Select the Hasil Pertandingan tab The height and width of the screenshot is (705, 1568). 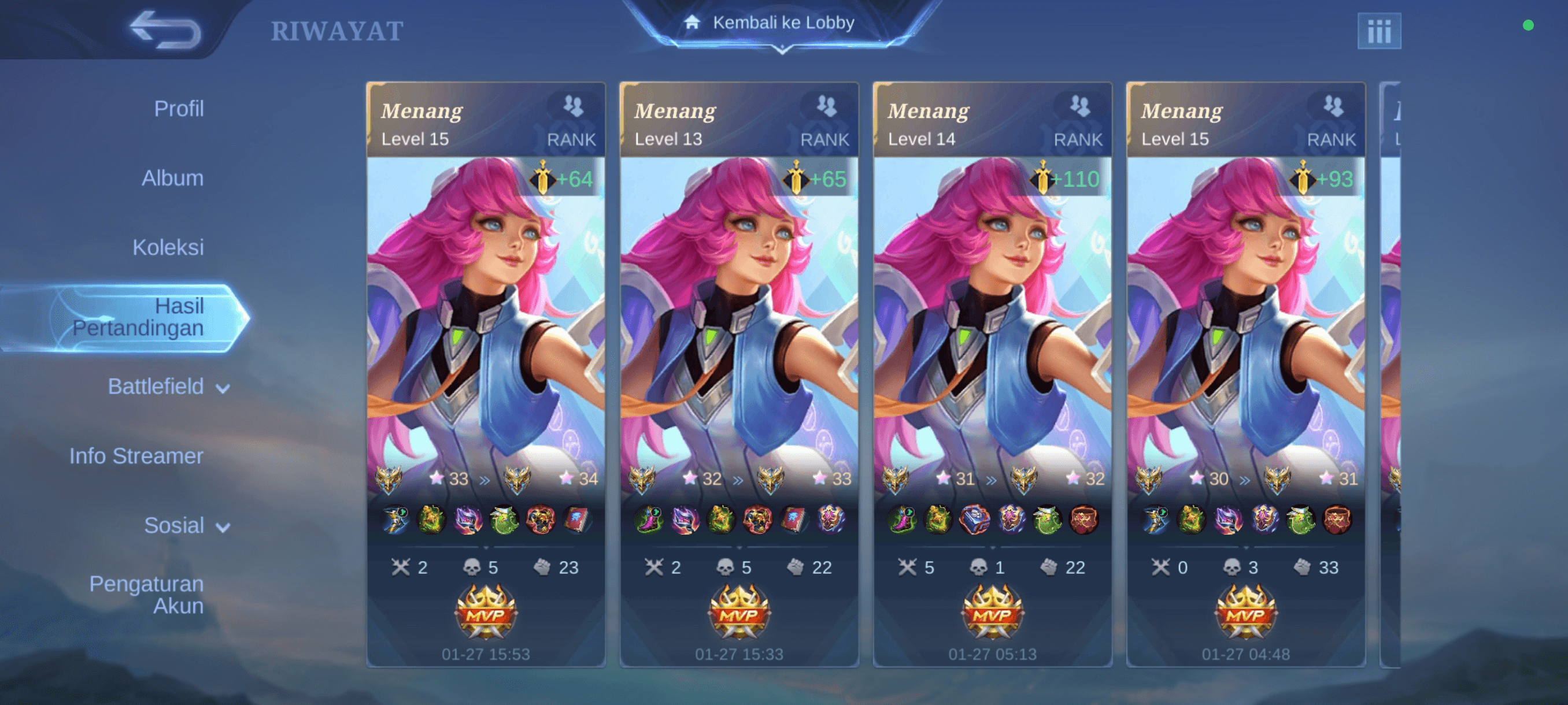point(138,317)
